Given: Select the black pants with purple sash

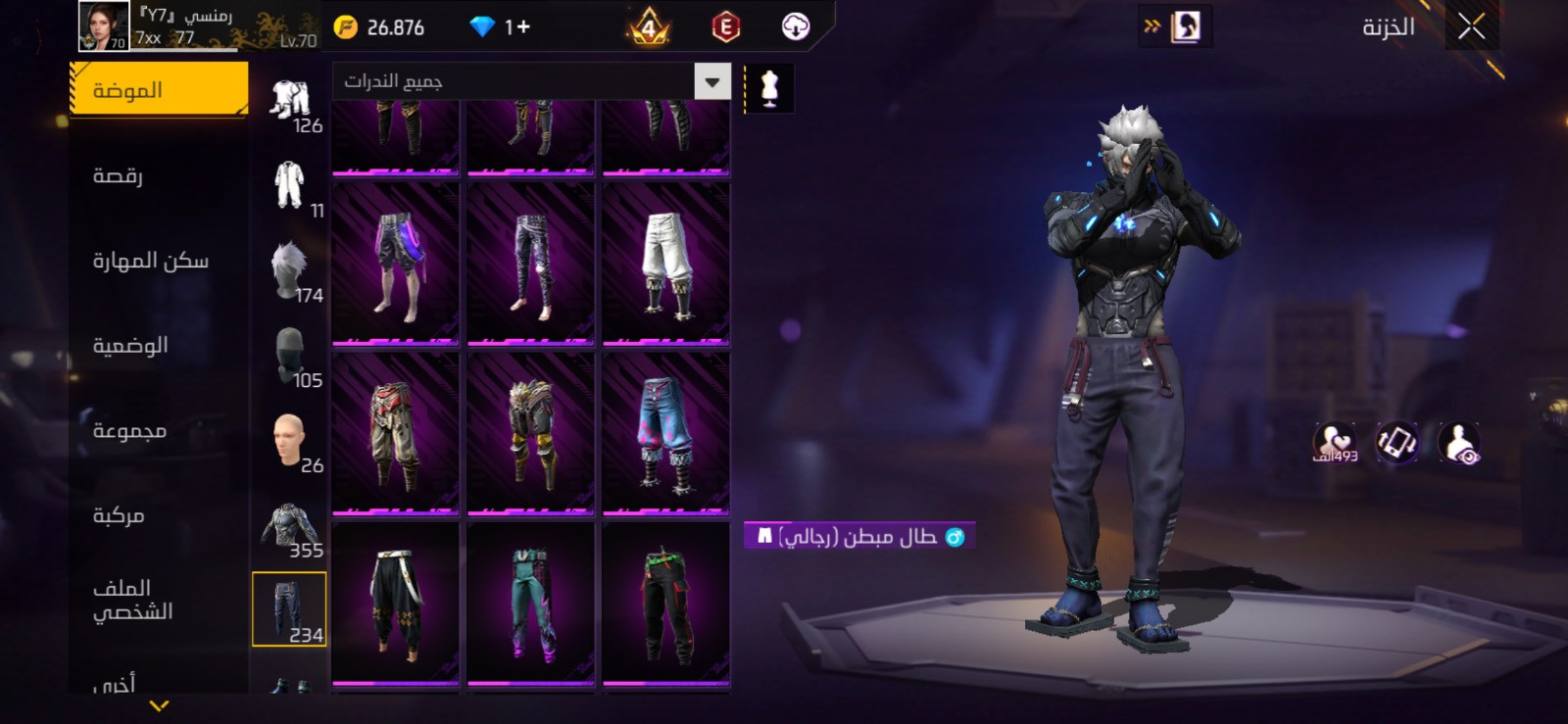Looking at the screenshot, I should [396, 263].
